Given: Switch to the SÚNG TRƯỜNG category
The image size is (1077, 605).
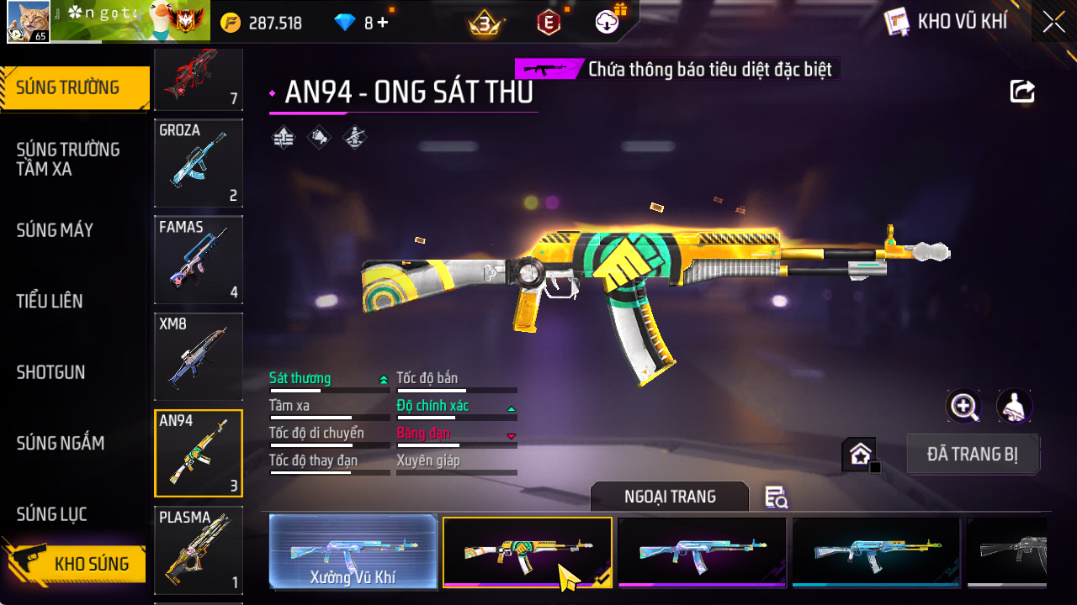Looking at the screenshot, I should pos(72,88).
